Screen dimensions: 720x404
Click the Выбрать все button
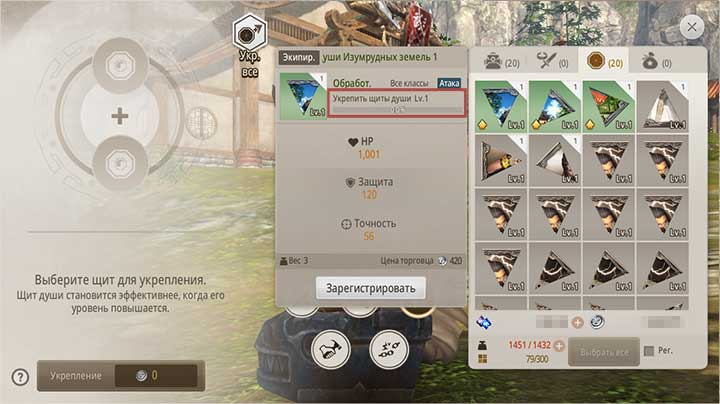coord(602,352)
